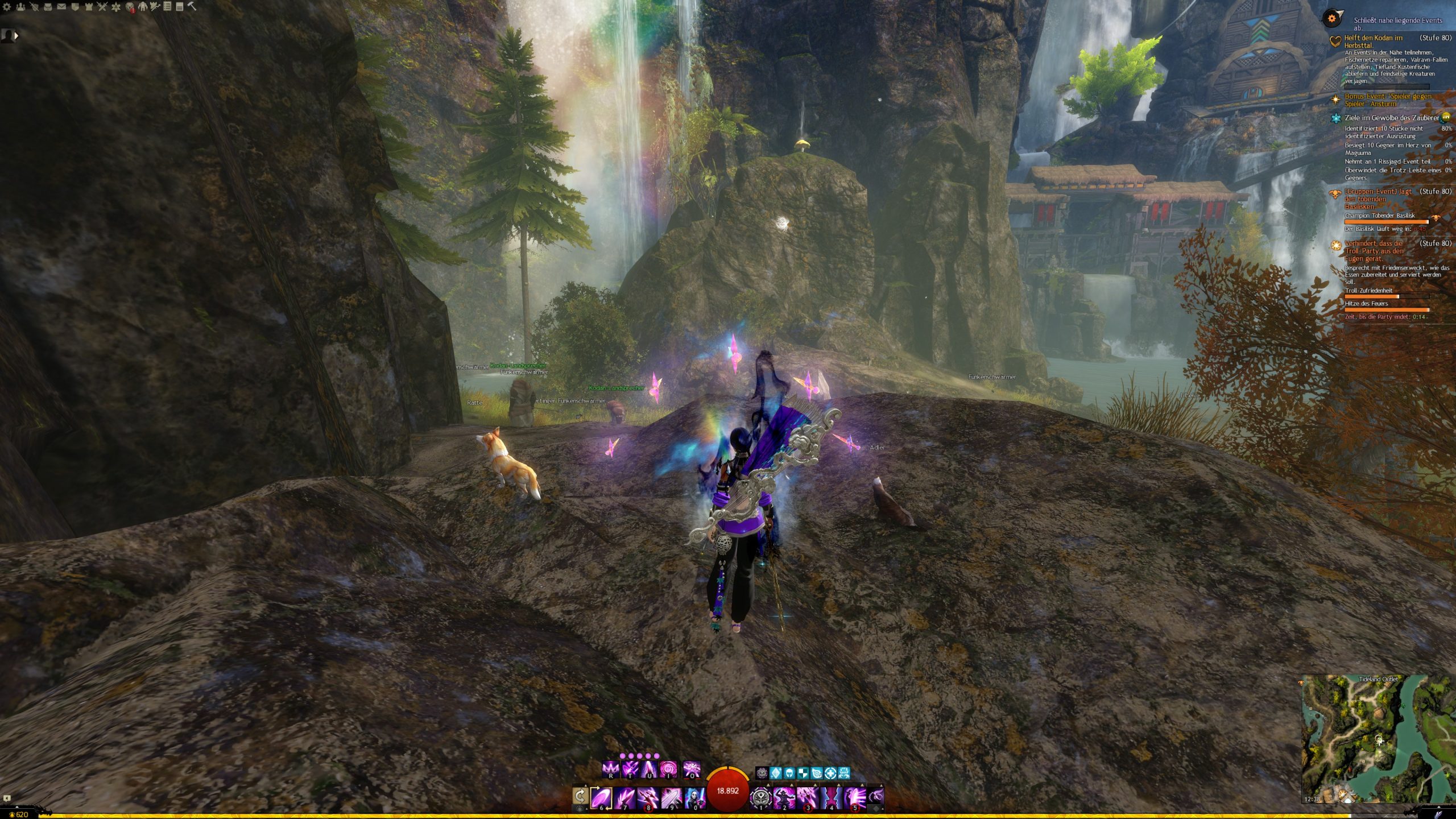
Task: Click the lion head icon with red alert
Action: pos(130,7)
